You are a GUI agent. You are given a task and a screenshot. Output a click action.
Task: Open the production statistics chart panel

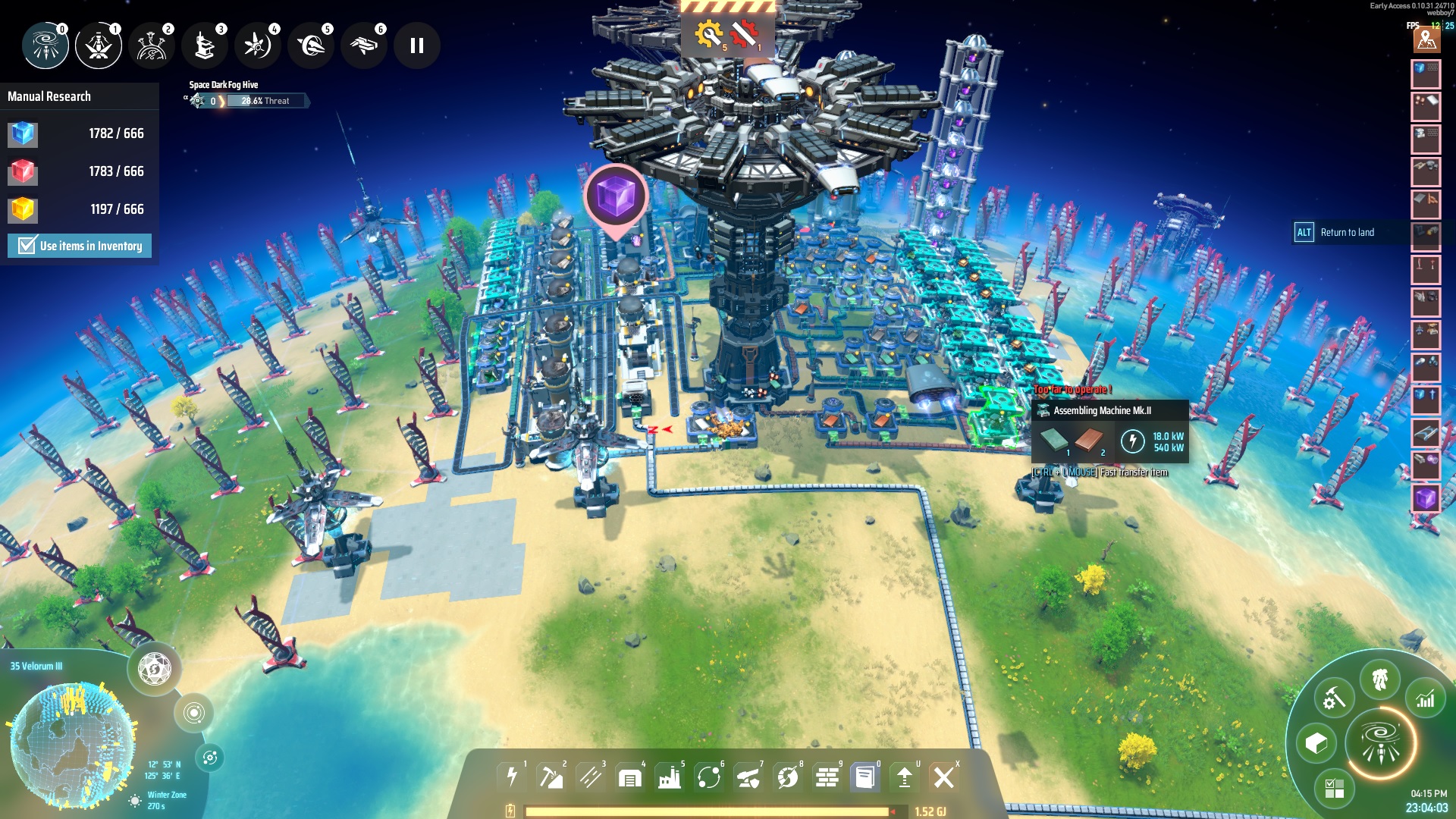(x=1426, y=698)
